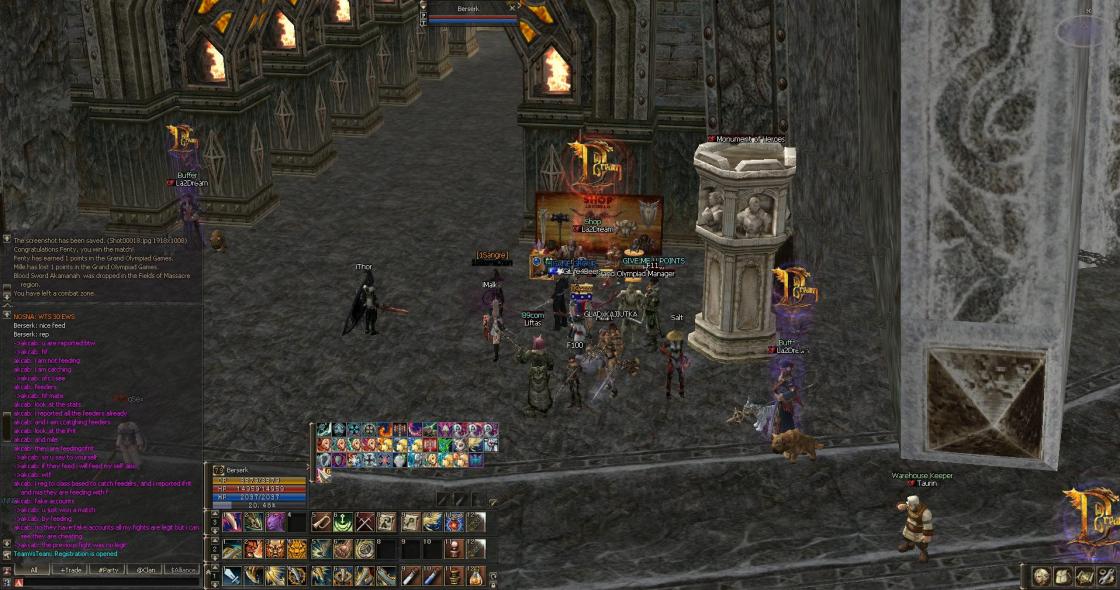This screenshot has height=590, width=1120.
Task: Activate the purple demon face skill
Action: 275,522
